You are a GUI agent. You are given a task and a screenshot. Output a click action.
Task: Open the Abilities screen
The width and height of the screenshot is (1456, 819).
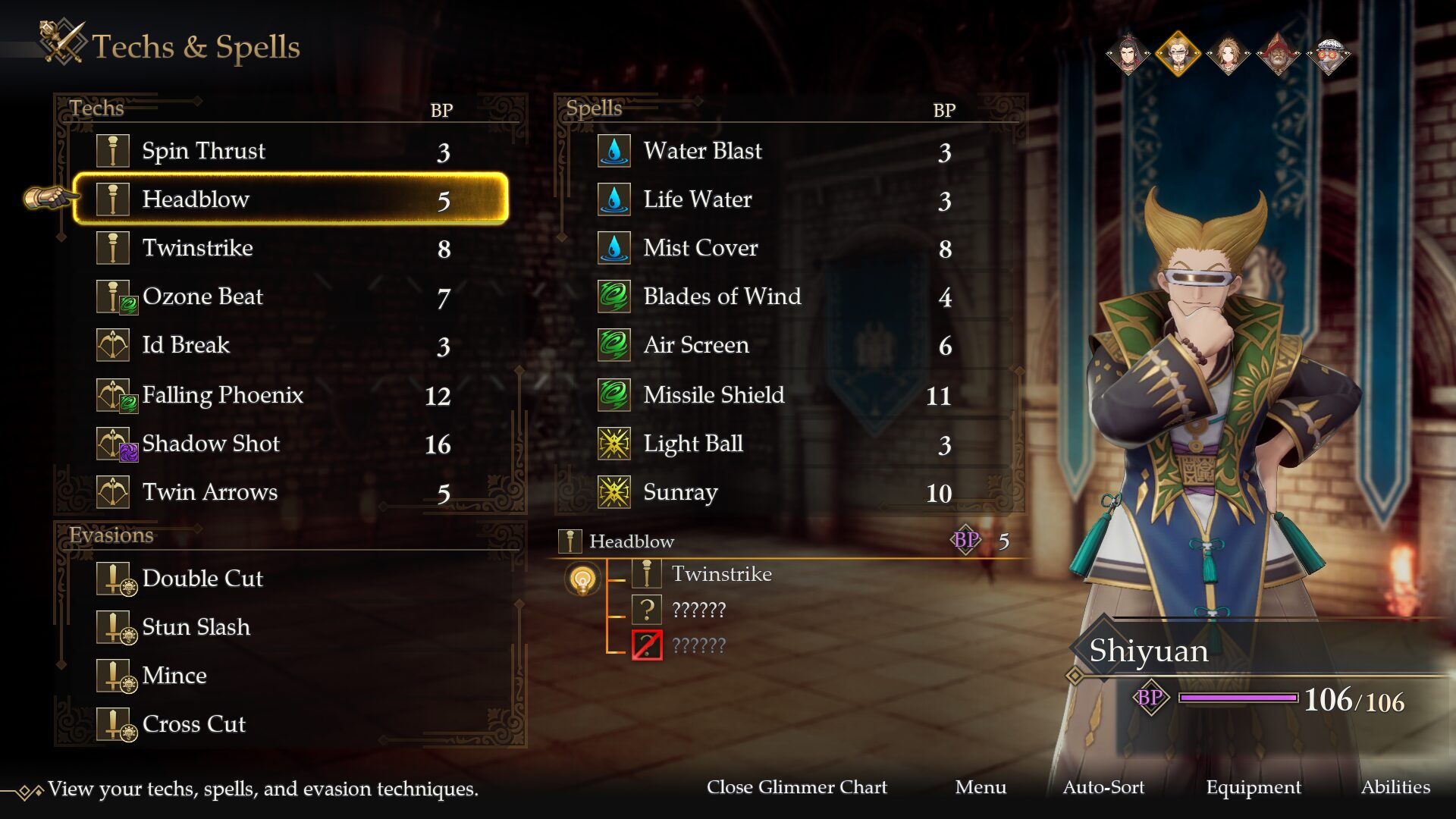(x=1395, y=787)
